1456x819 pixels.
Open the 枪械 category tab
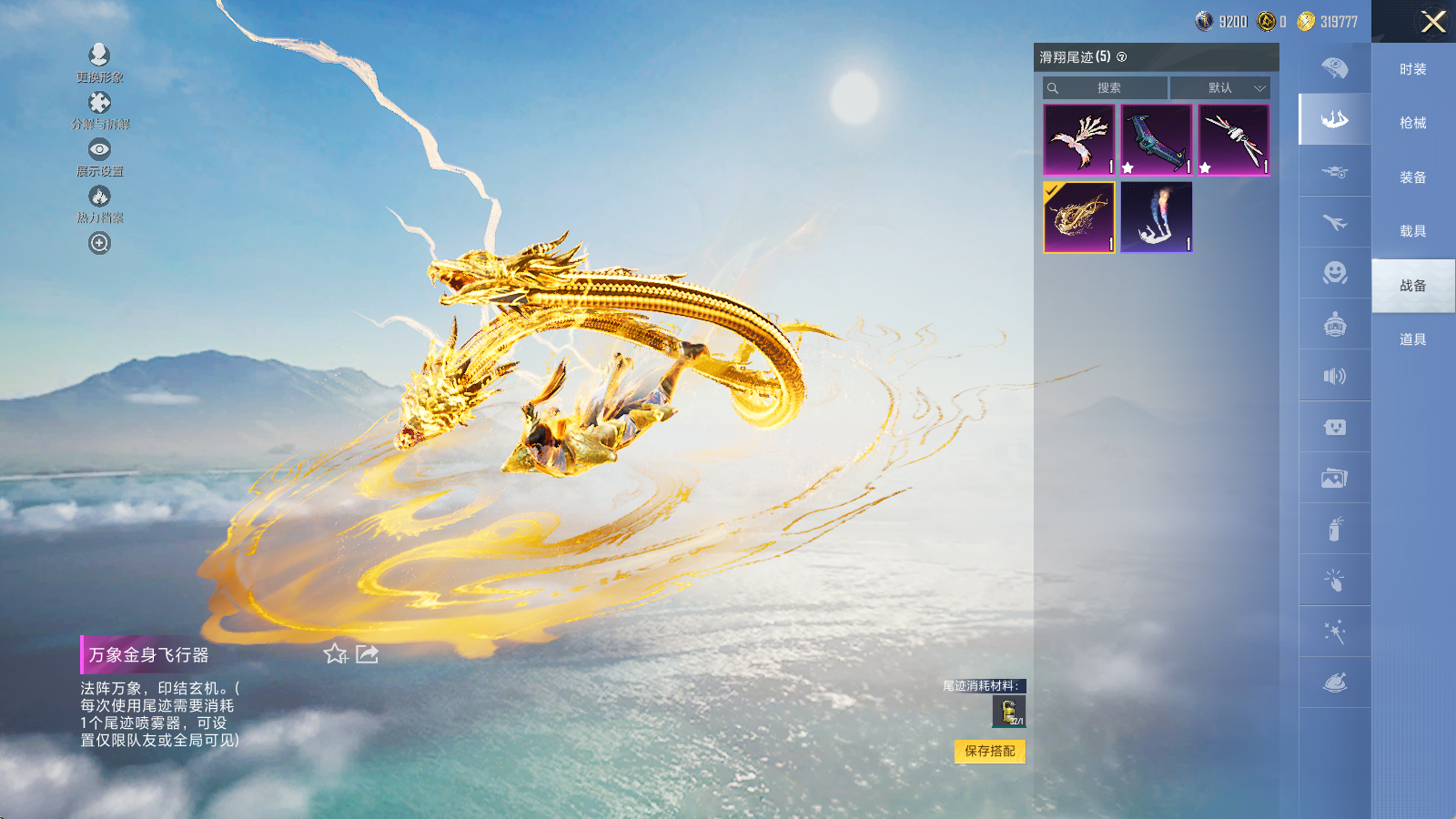[1412, 123]
